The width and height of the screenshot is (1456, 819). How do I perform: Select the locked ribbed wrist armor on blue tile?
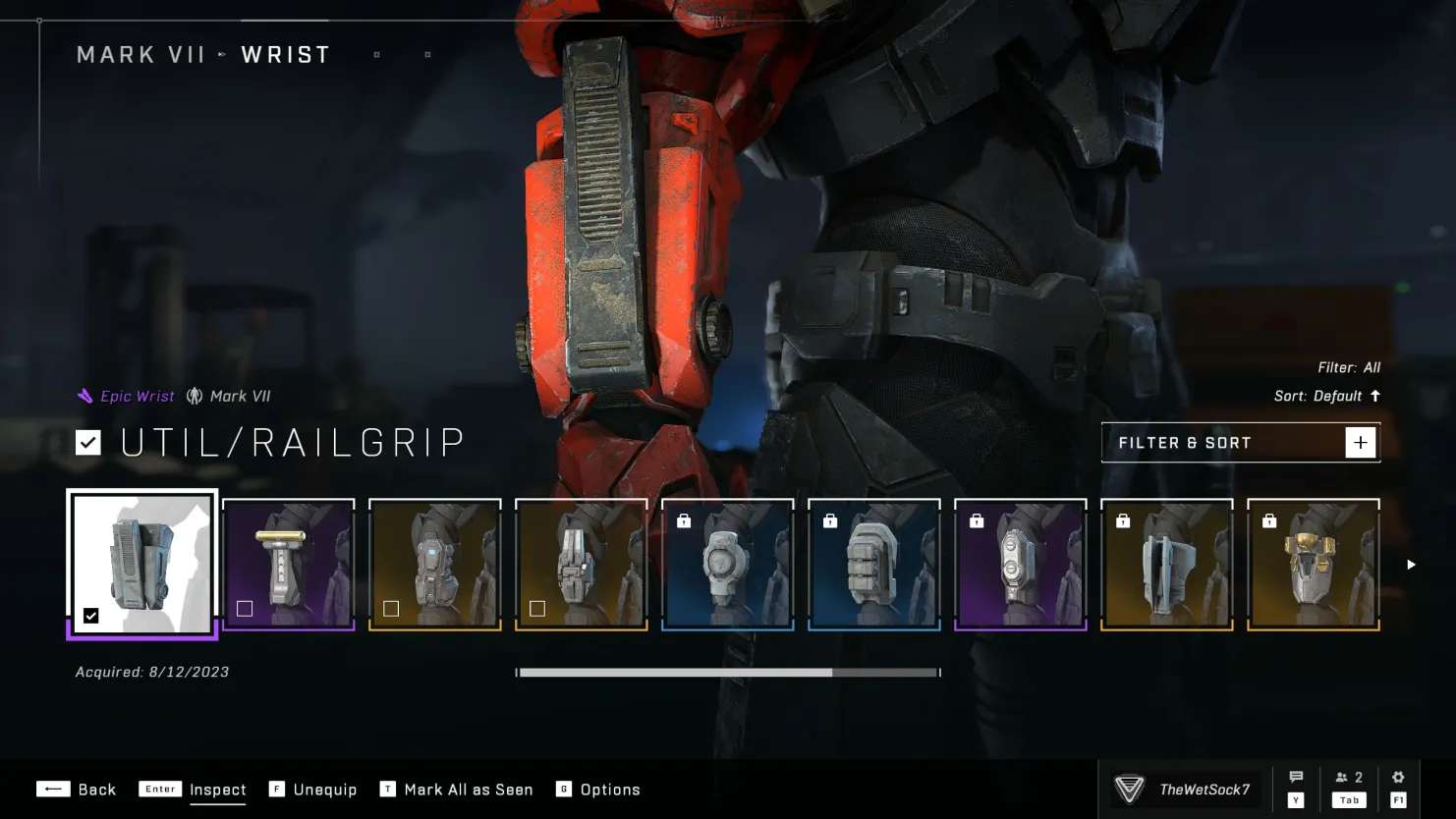tap(874, 565)
